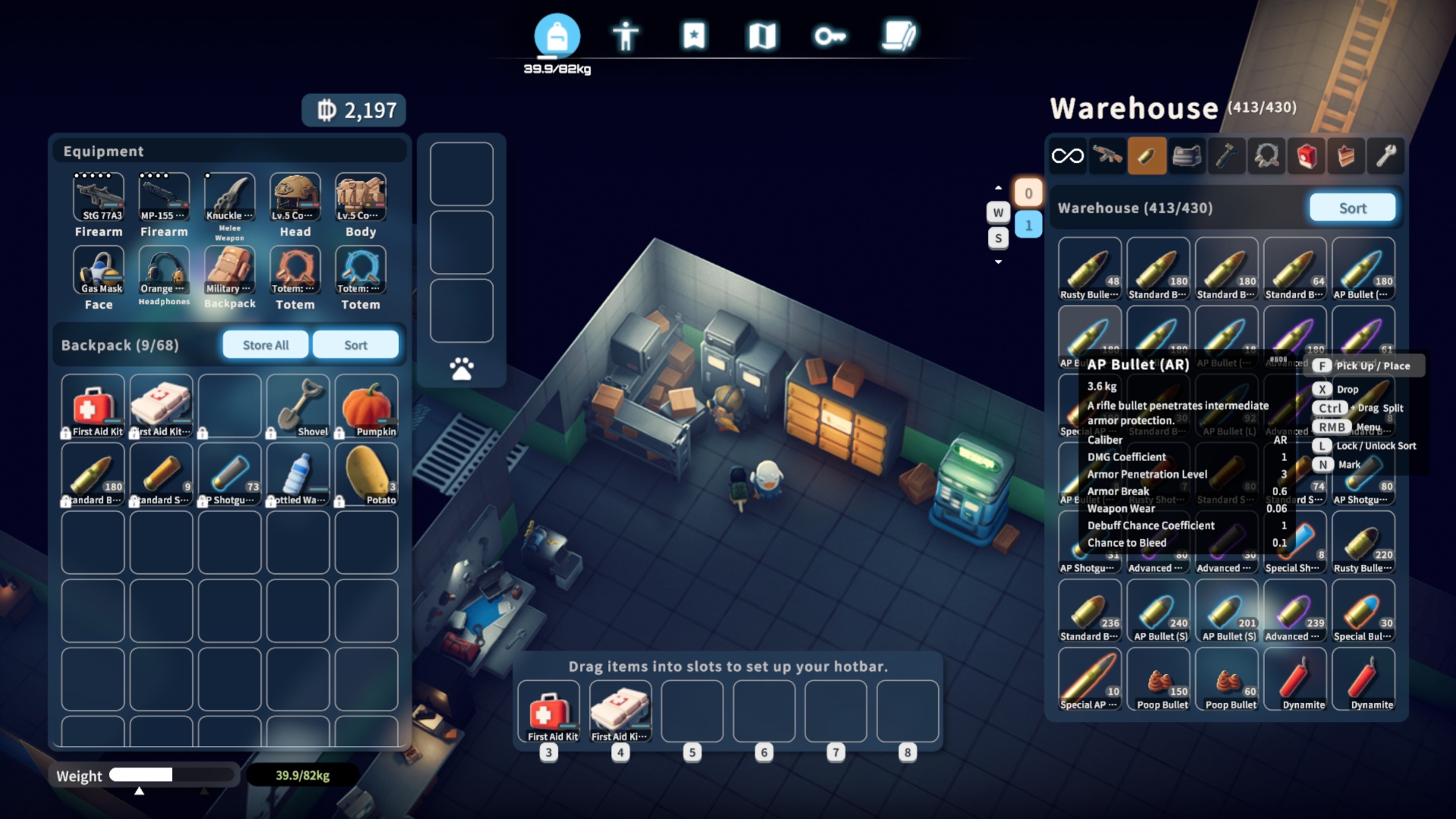The height and width of the screenshot is (819, 1456).
Task: Open the pet paw slot panel
Action: (461, 369)
